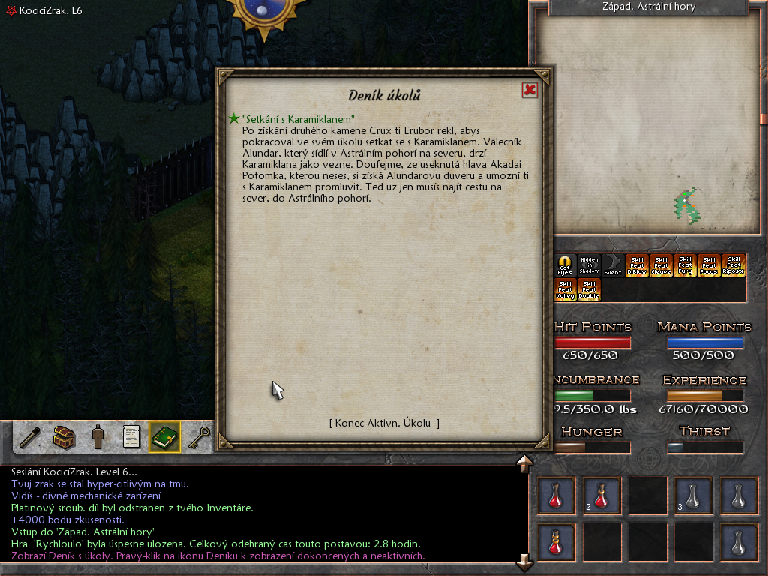768x576 pixels.
Task: Select the Setkání s Karamiklanem quest entry
Action: tap(298, 118)
